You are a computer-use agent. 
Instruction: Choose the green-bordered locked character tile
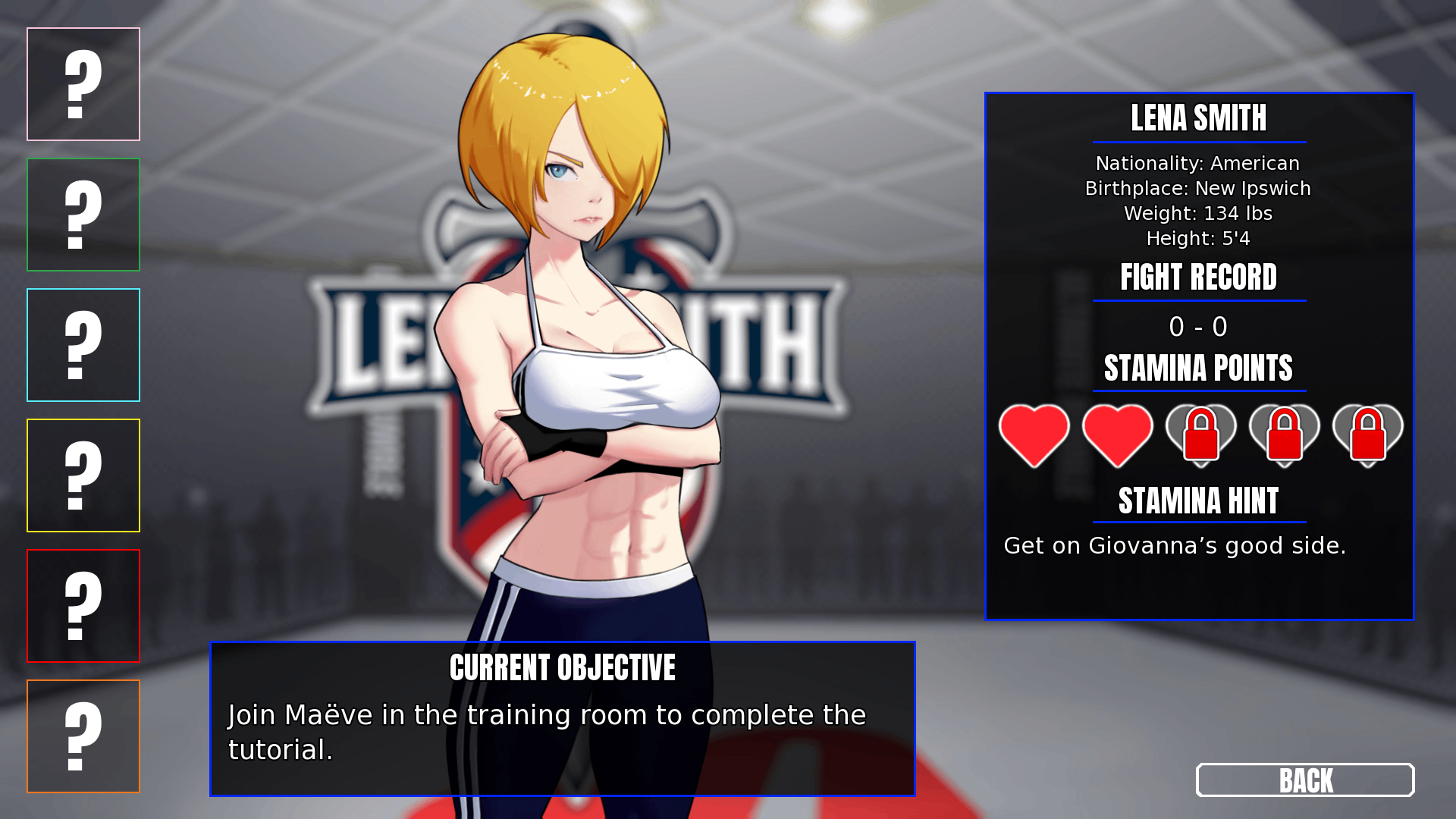(83, 215)
